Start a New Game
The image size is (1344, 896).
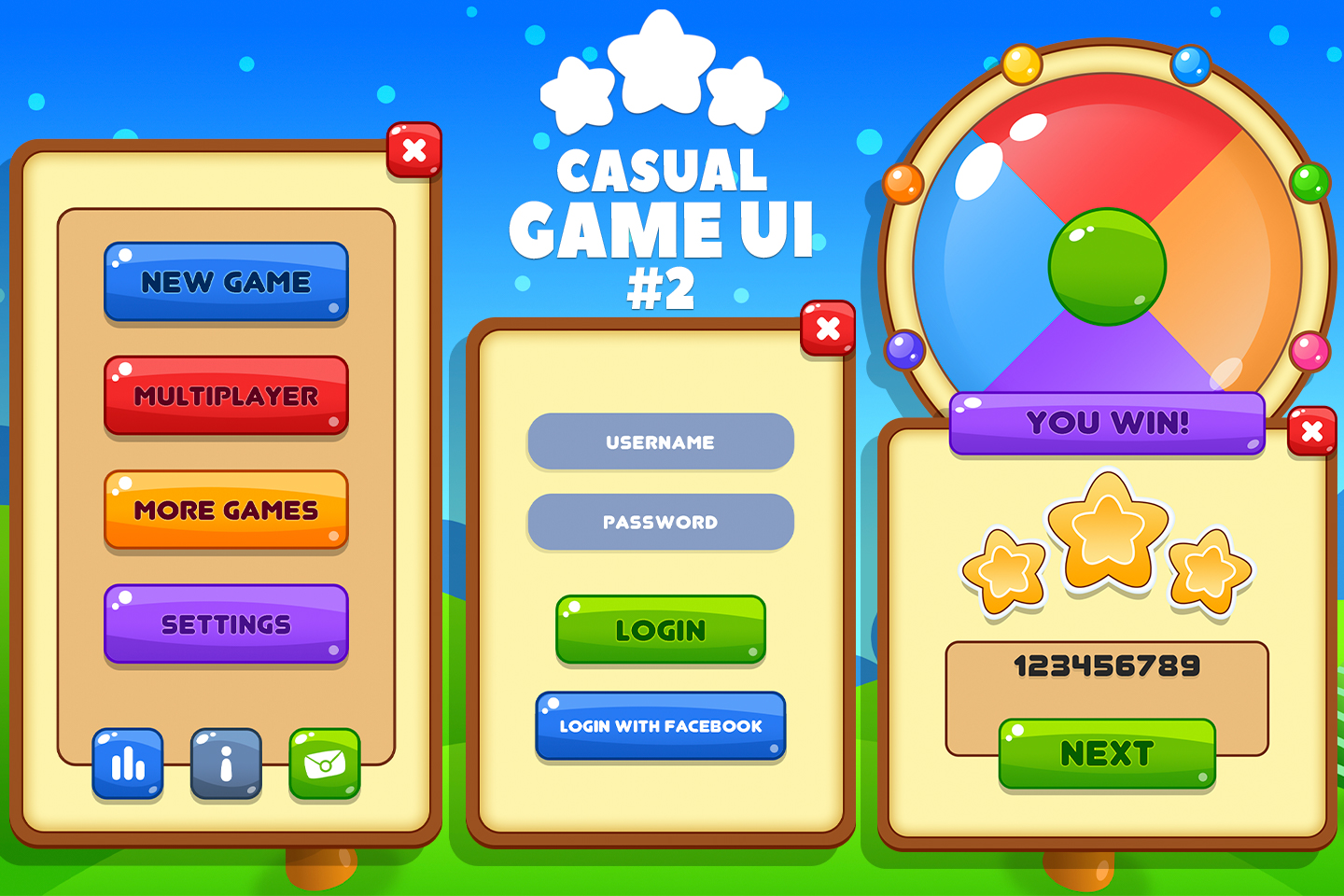(226, 282)
